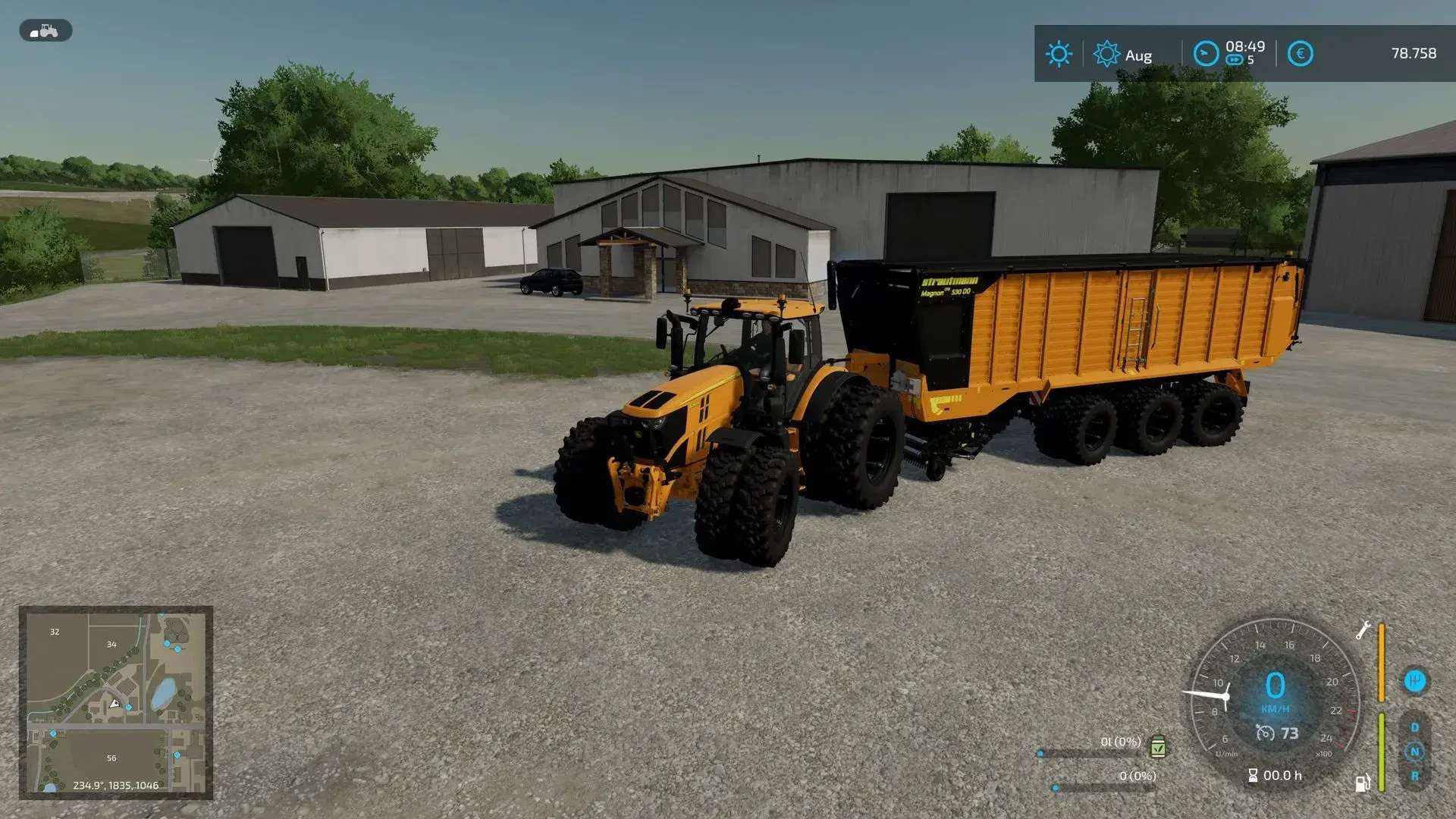Click the wrench vehicle damage icon
The width and height of the screenshot is (1456, 819).
1363,630
